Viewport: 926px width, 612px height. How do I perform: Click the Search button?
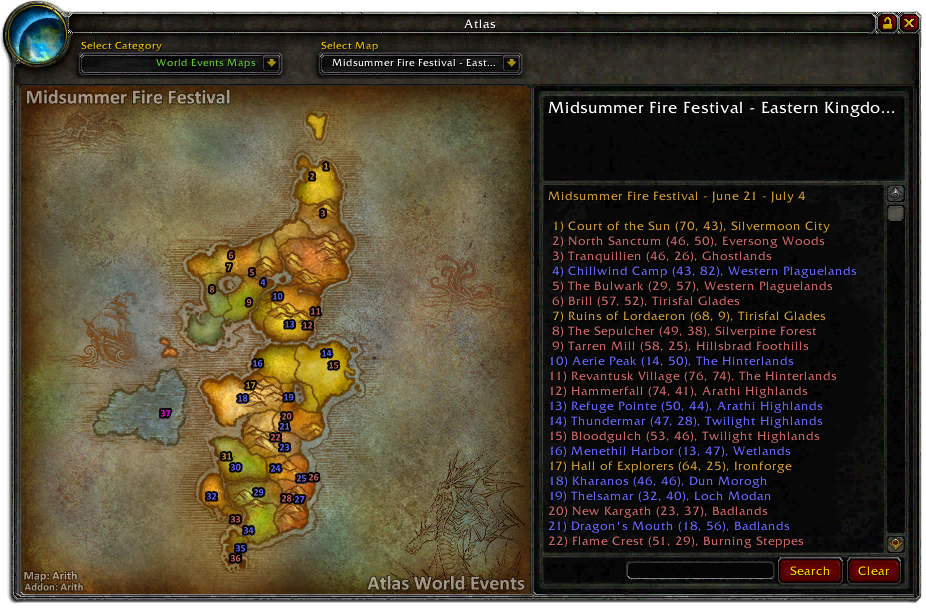coord(809,571)
